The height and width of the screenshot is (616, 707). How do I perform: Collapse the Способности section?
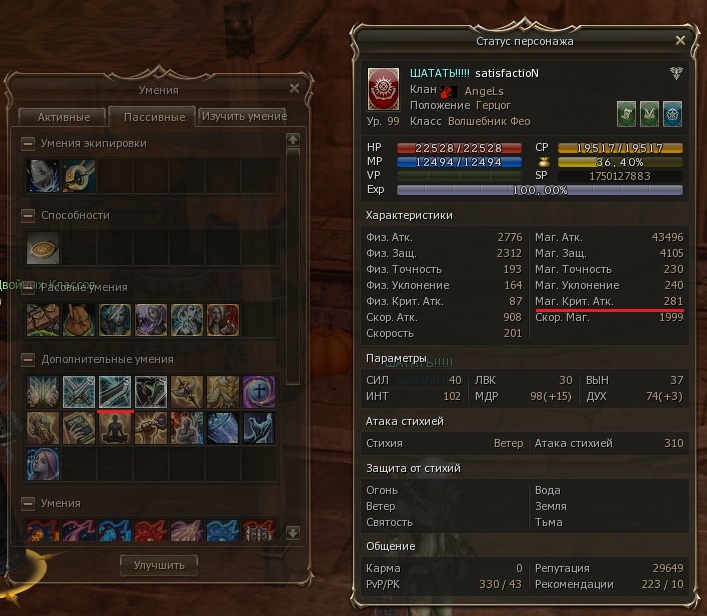click(x=28, y=215)
